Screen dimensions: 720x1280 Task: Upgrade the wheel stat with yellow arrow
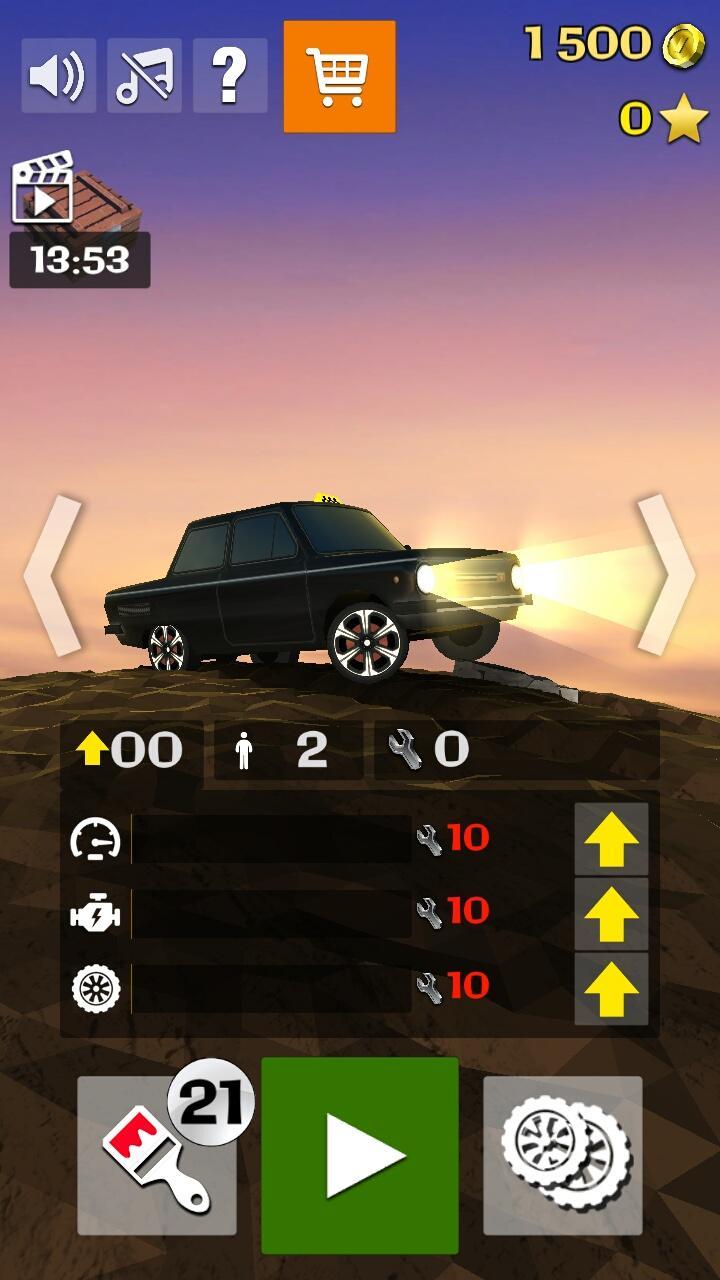coord(611,988)
